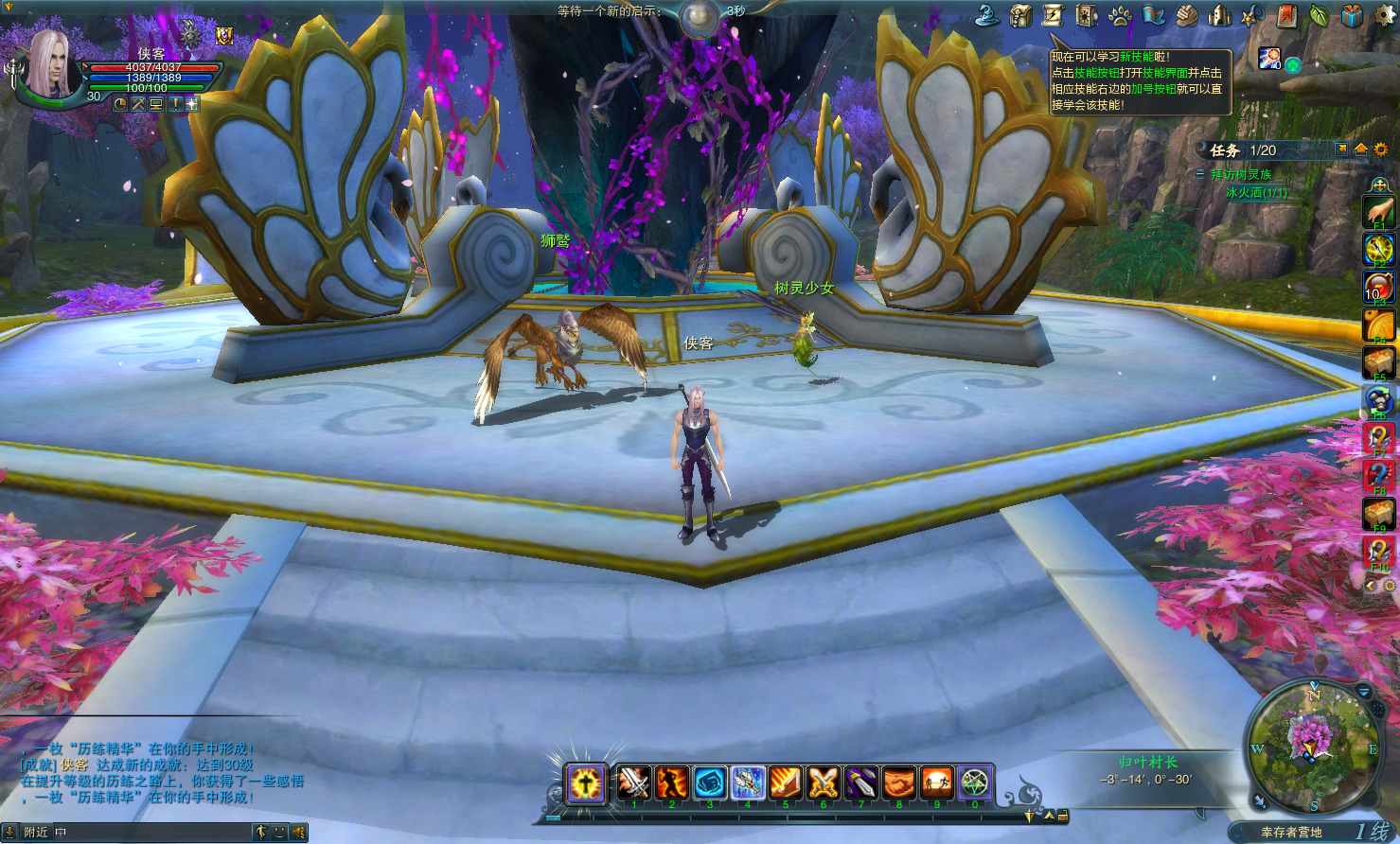The image size is (1400, 844).
Task: Open the 附近 chat channel selector
Action: coord(36,833)
